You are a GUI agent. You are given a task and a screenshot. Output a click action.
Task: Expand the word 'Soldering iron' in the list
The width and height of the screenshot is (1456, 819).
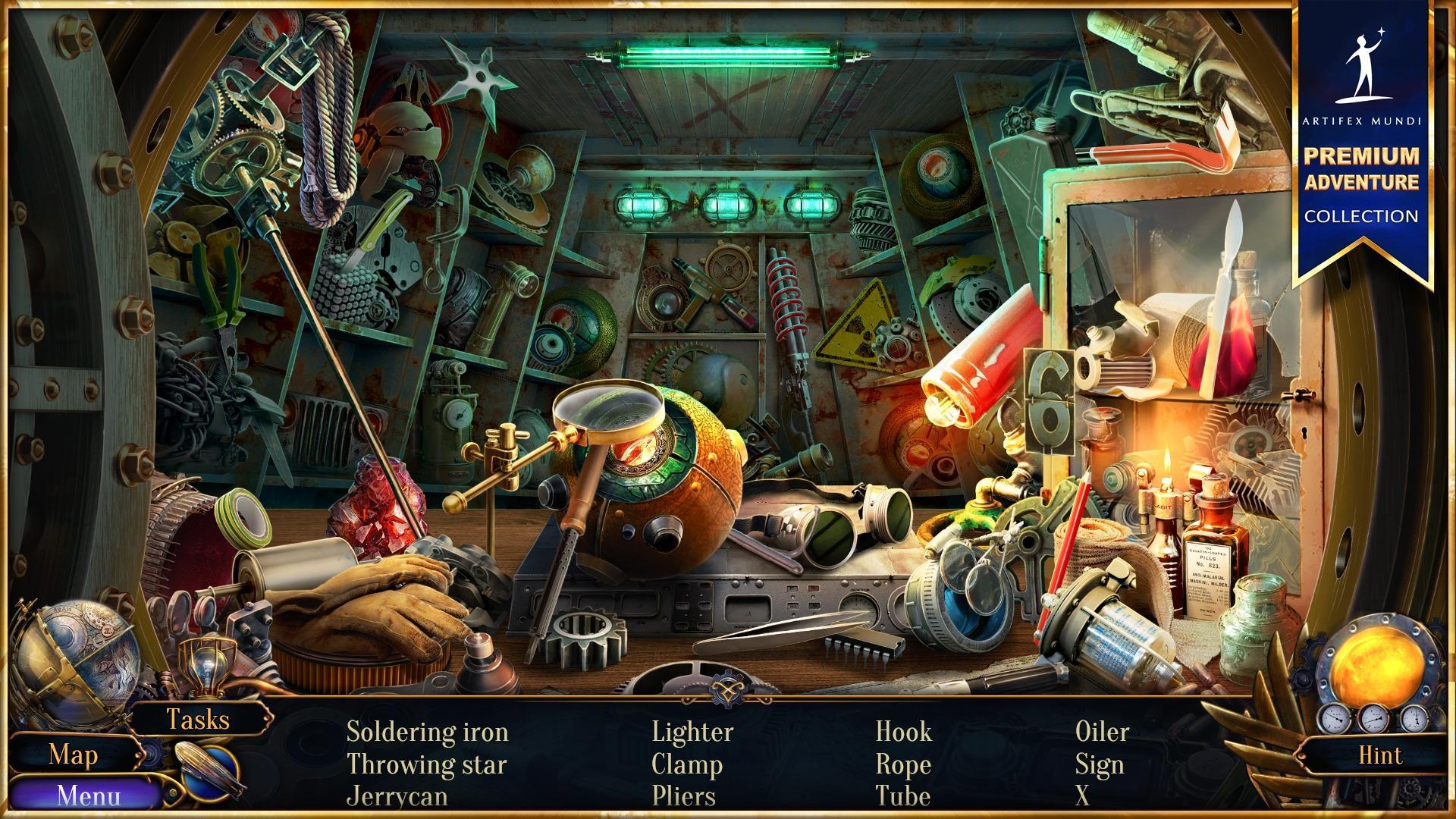click(427, 733)
